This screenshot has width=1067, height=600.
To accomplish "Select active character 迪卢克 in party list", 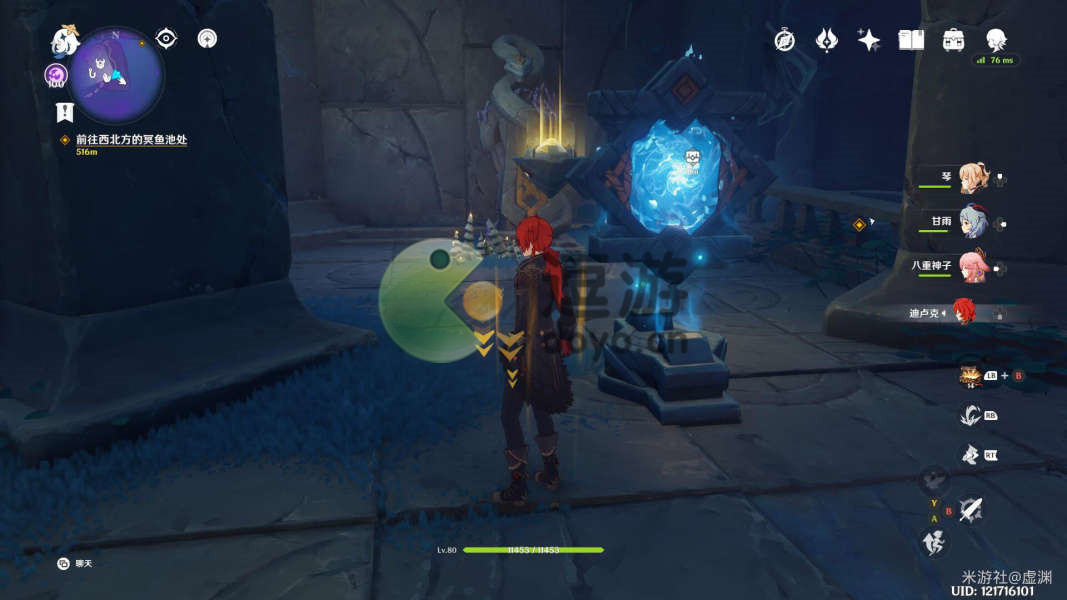I will (x=963, y=312).
